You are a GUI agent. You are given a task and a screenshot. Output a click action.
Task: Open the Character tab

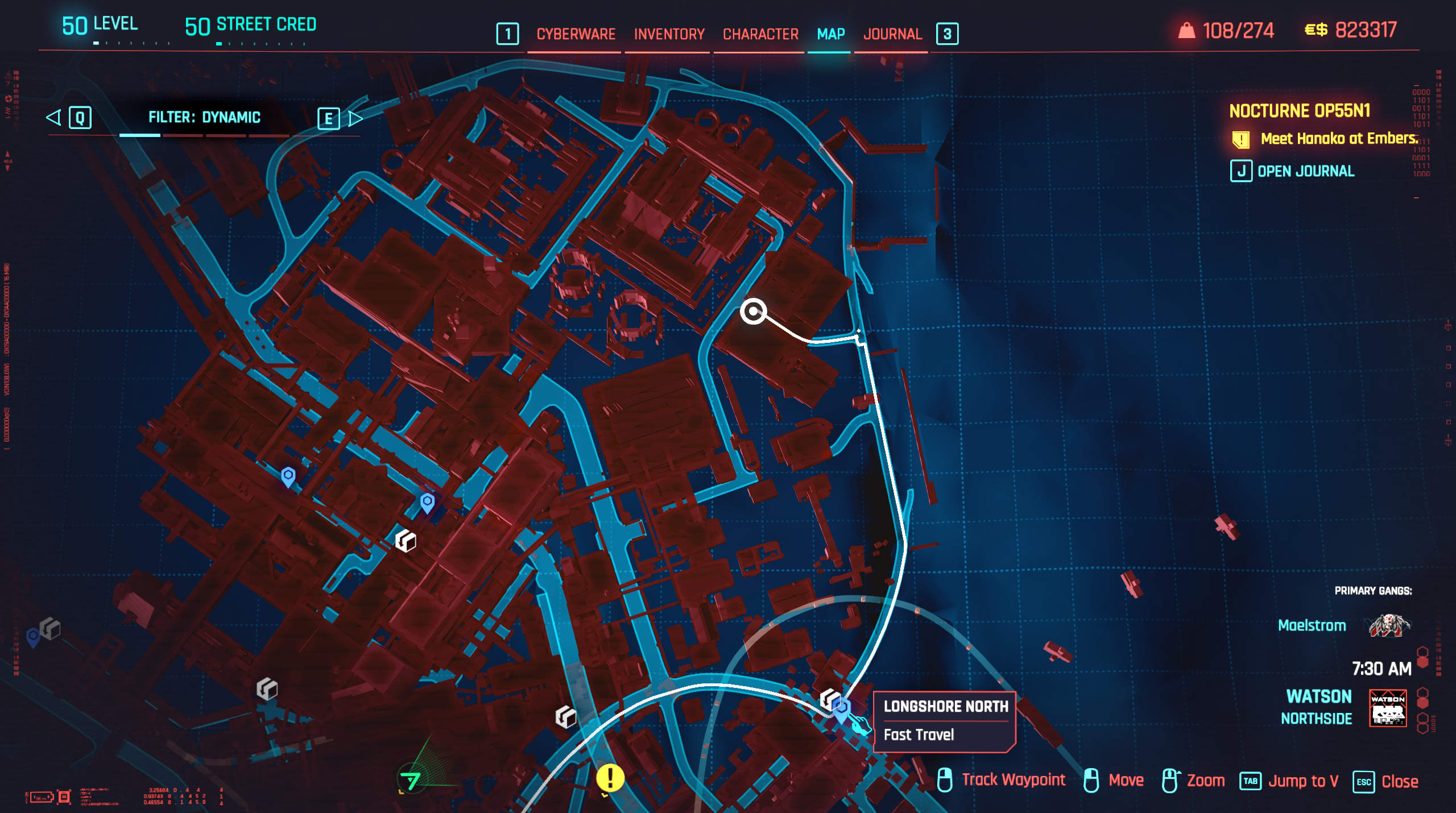759,34
